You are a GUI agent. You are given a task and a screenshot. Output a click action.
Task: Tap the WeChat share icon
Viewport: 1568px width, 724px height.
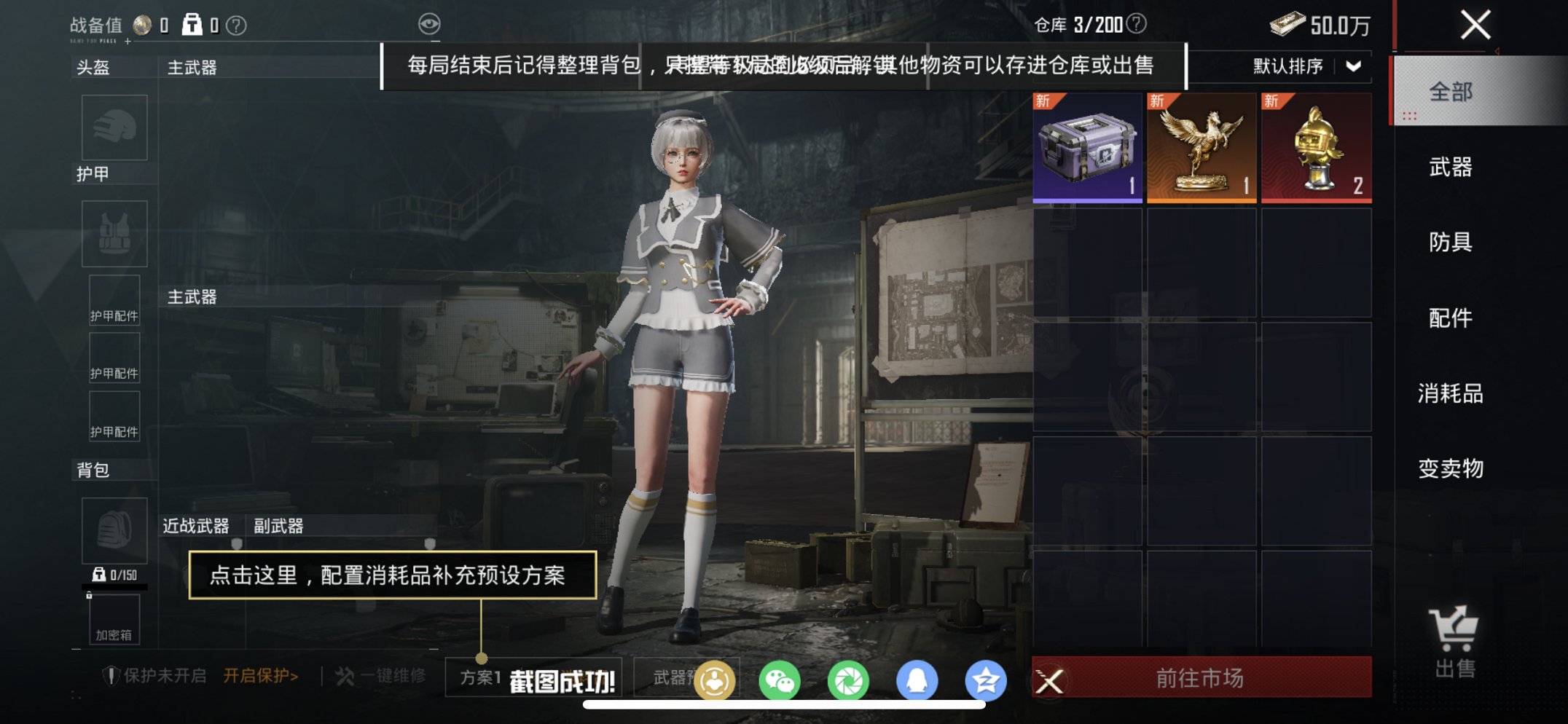tap(779, 681)
